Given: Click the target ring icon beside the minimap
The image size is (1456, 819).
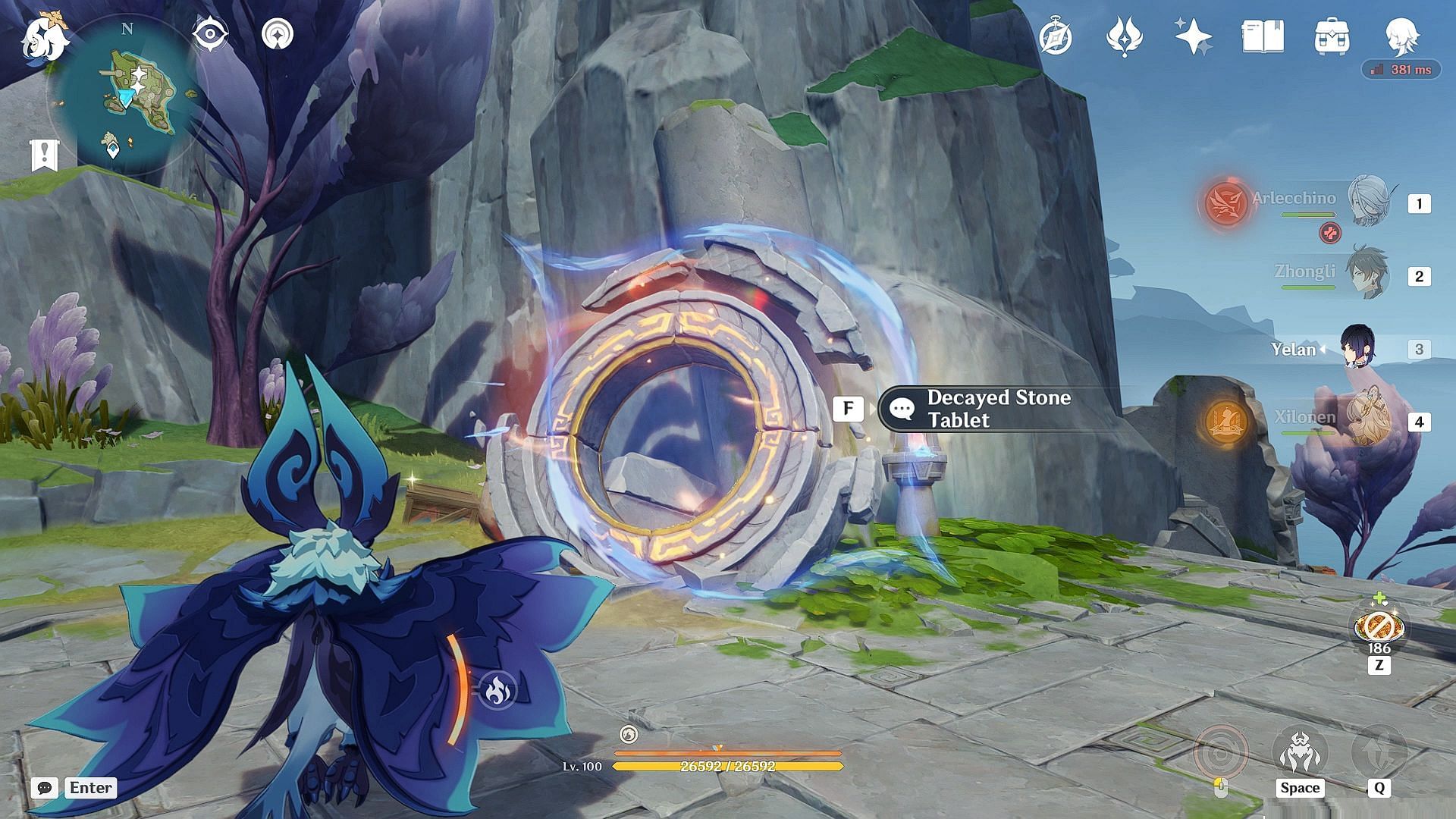Looking at the screenshot, I should click(x=278, y=34).
